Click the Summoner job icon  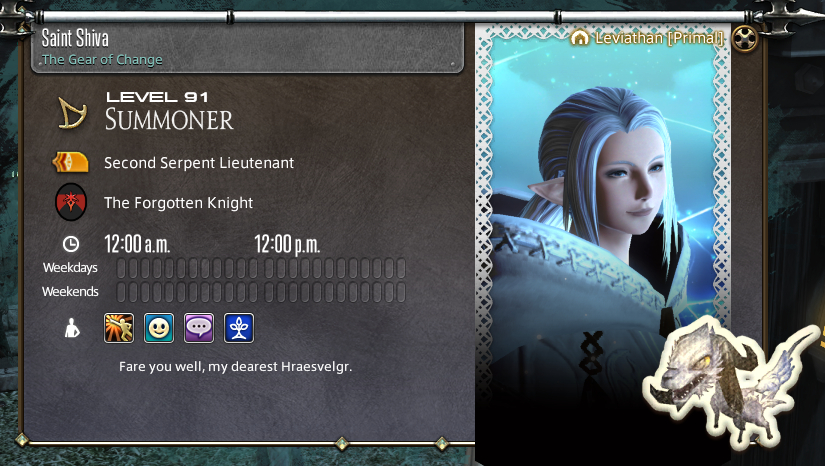click(x=70, y=113)
